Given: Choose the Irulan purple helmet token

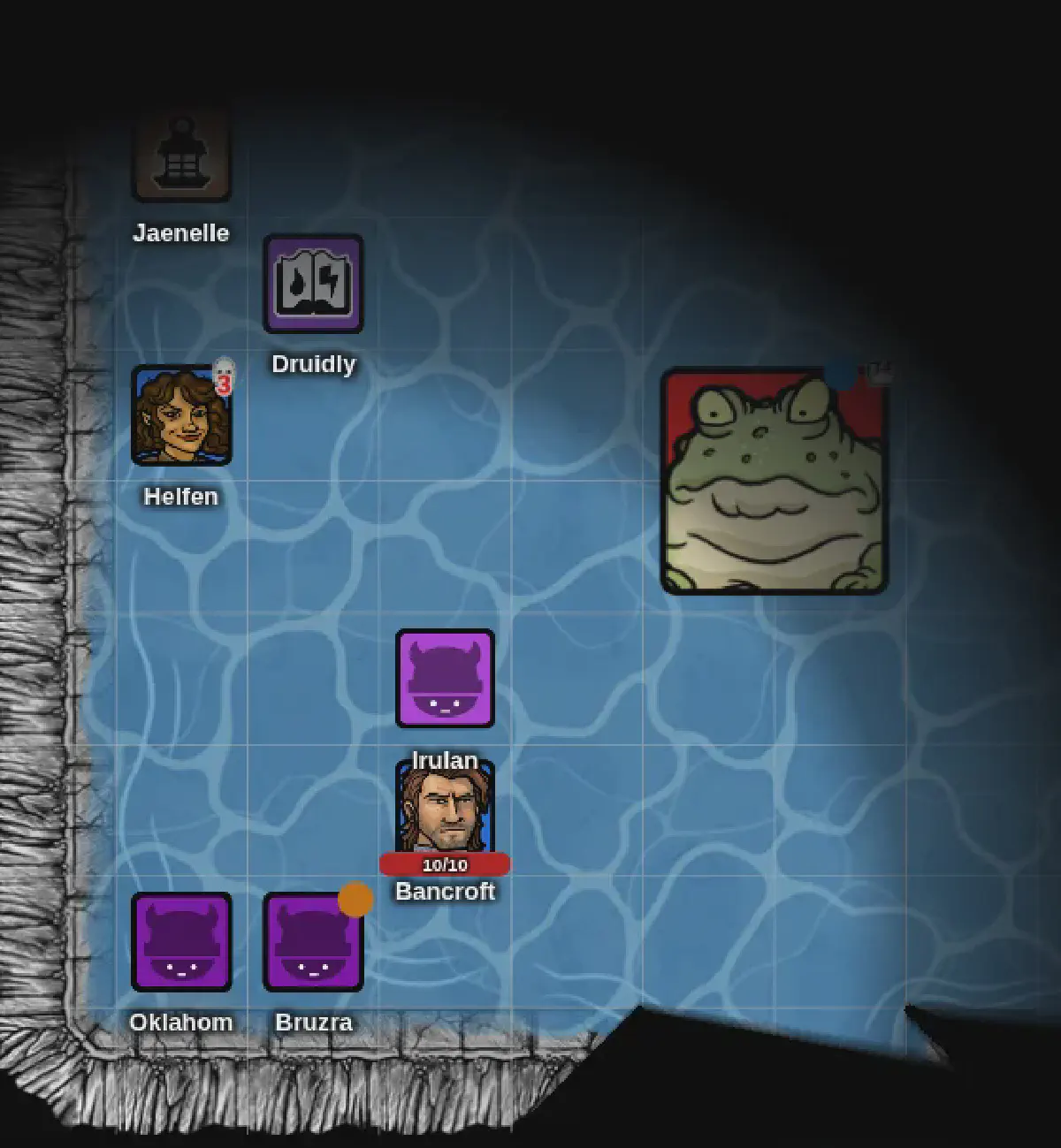Looking at the screenshot, I should tap(445, 679).
